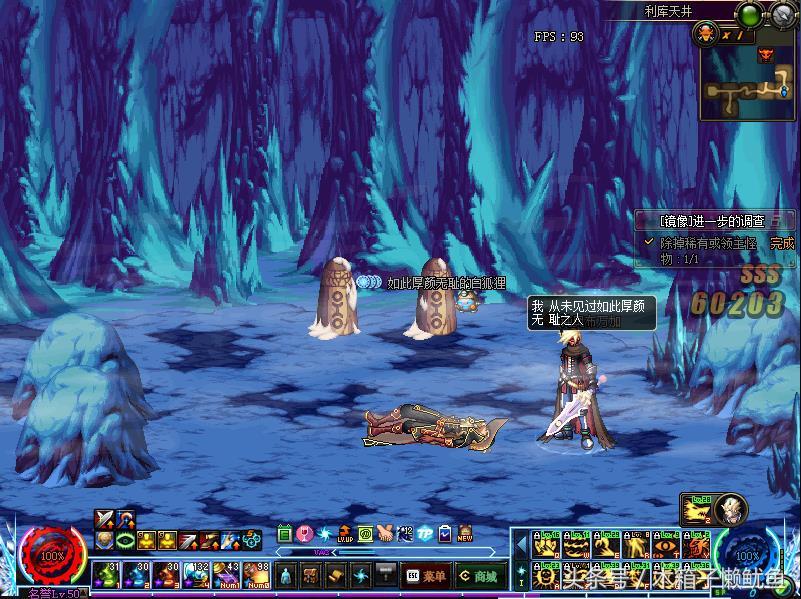This screenshot has height=599, width=801.
Task: Open the ESC 菜单 menu button
Action: 425,575
